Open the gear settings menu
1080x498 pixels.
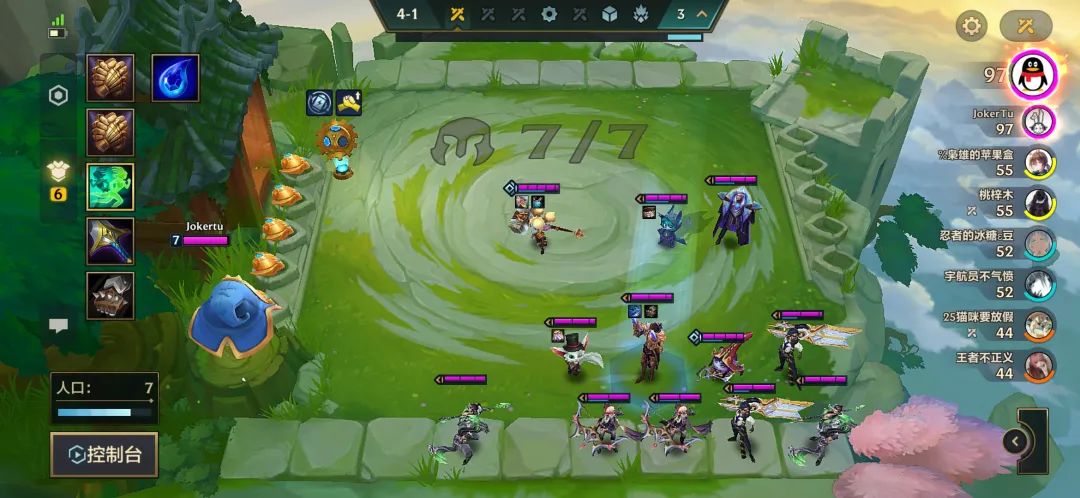click(x=970, y=26)
